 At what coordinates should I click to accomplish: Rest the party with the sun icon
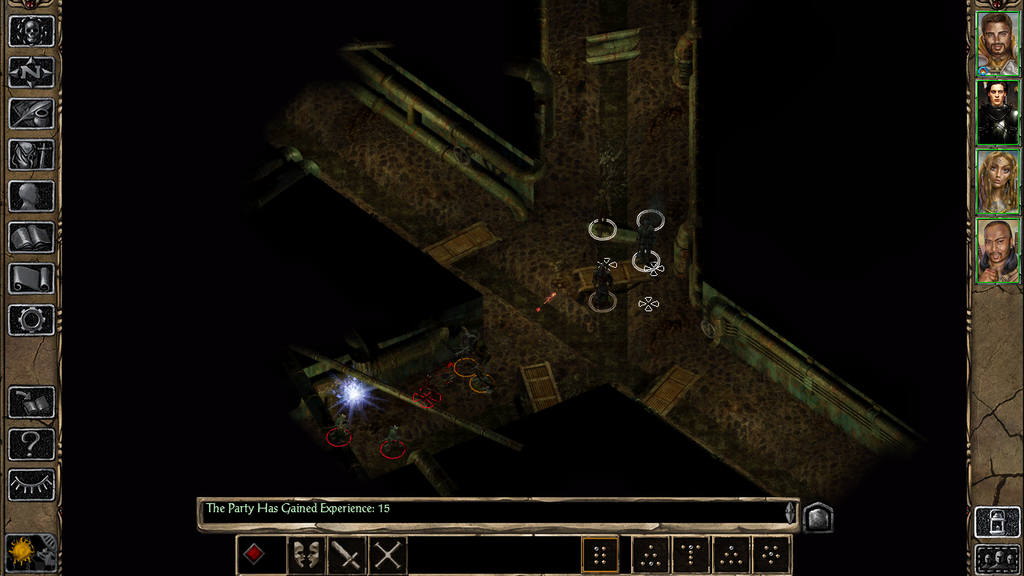20,552
